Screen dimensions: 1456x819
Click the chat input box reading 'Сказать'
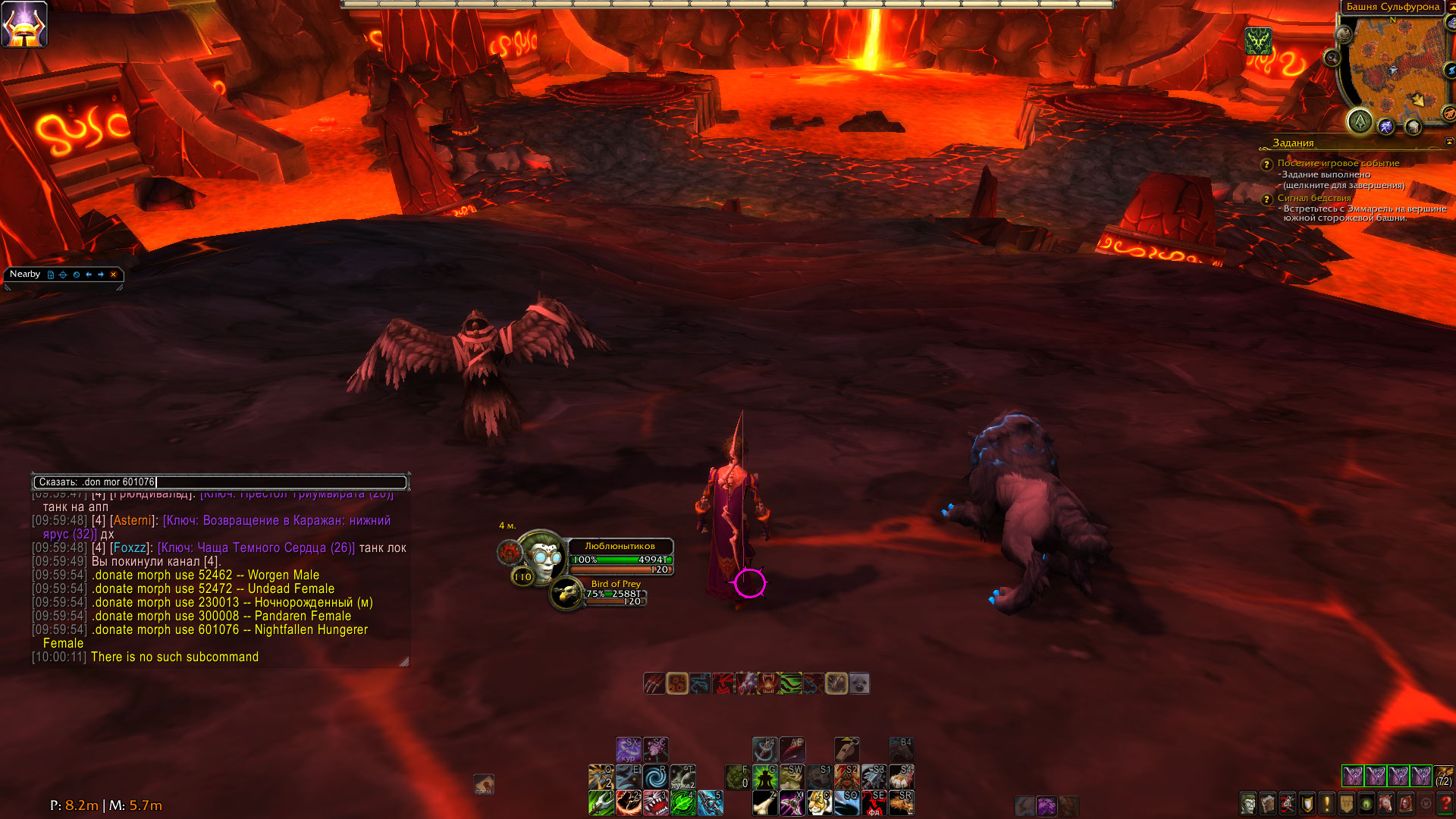(x=220, y=482)
